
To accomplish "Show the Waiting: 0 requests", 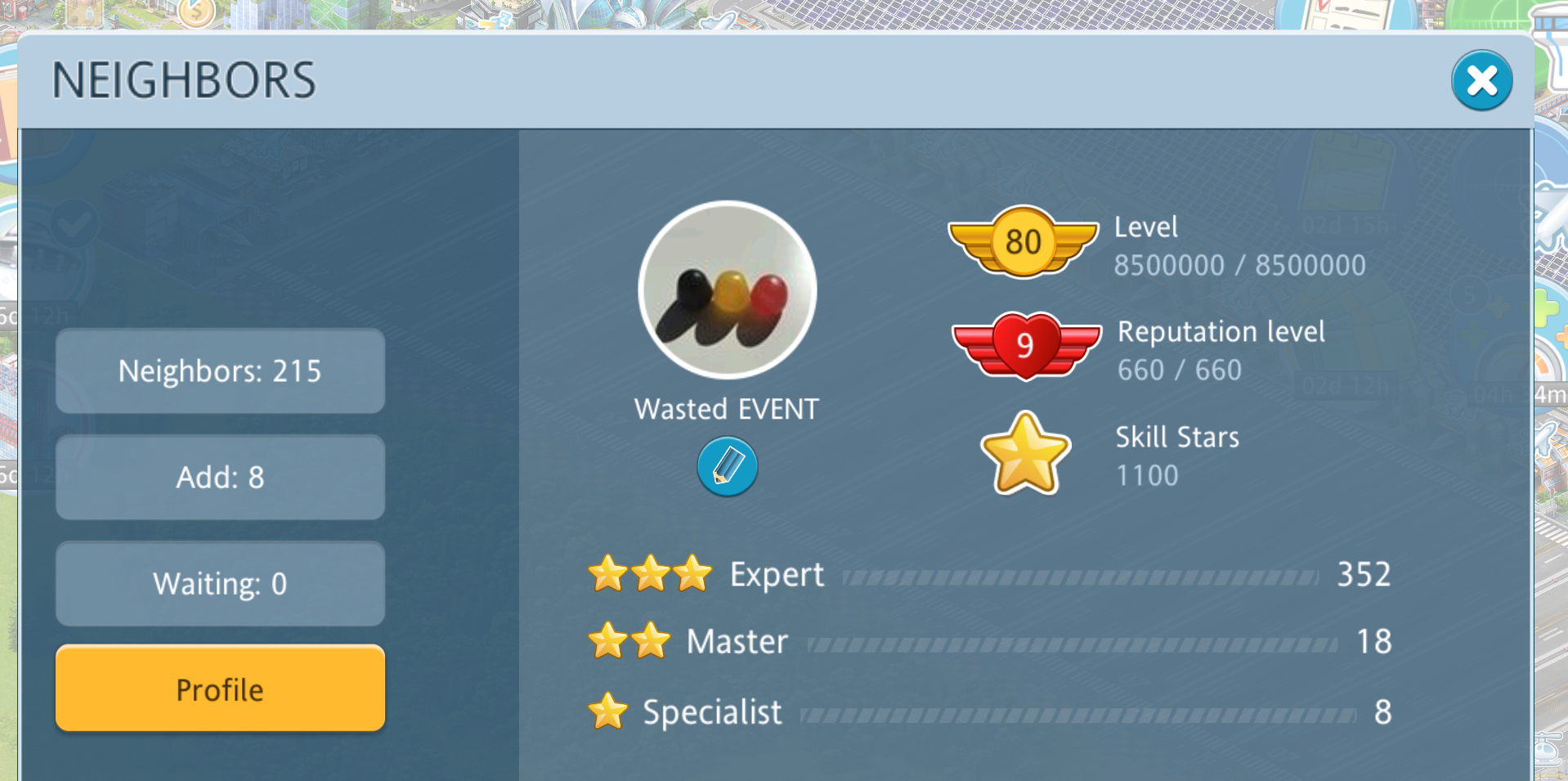I will (220, 584).
